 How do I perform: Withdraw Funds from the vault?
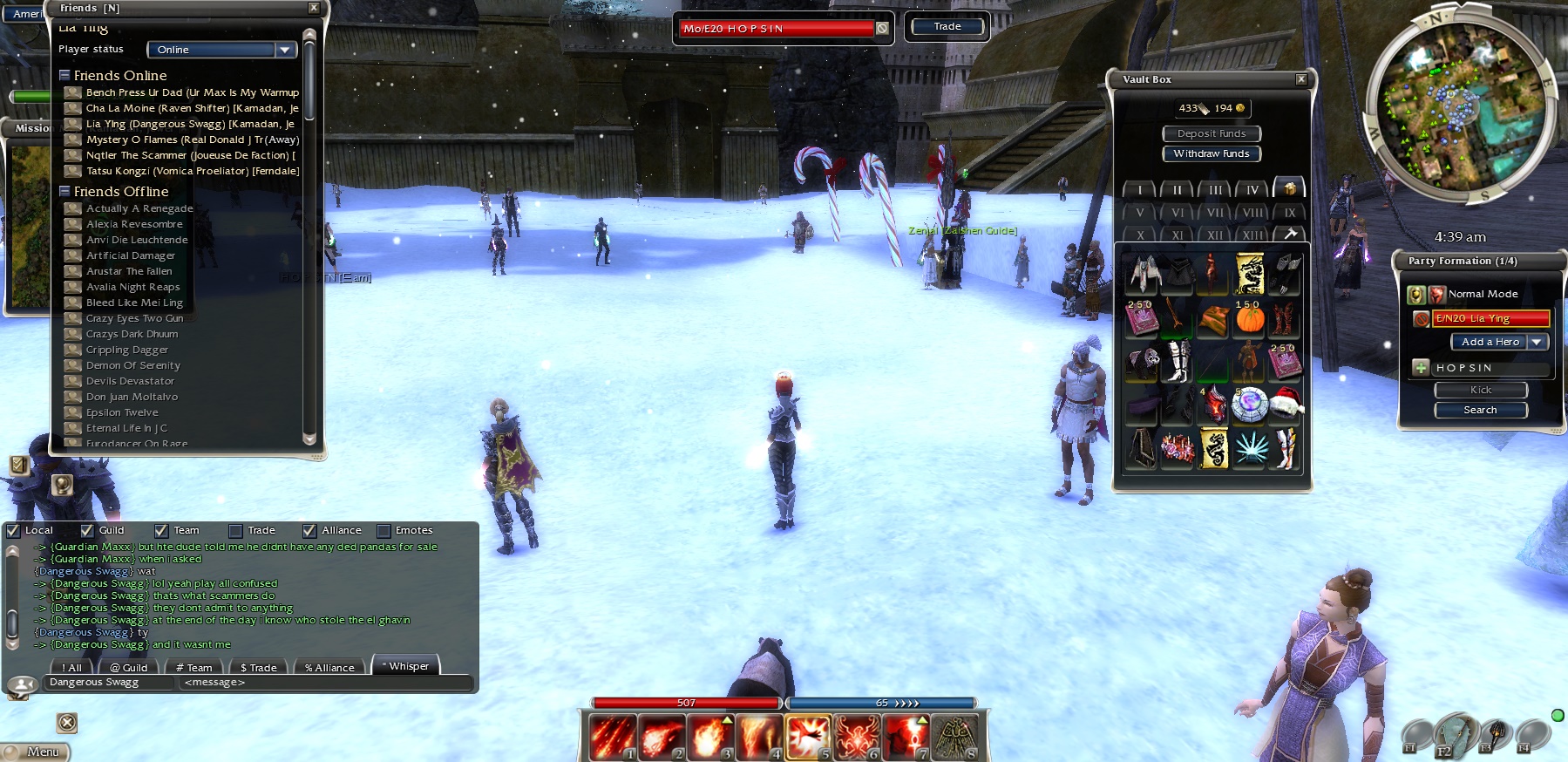1212,153
